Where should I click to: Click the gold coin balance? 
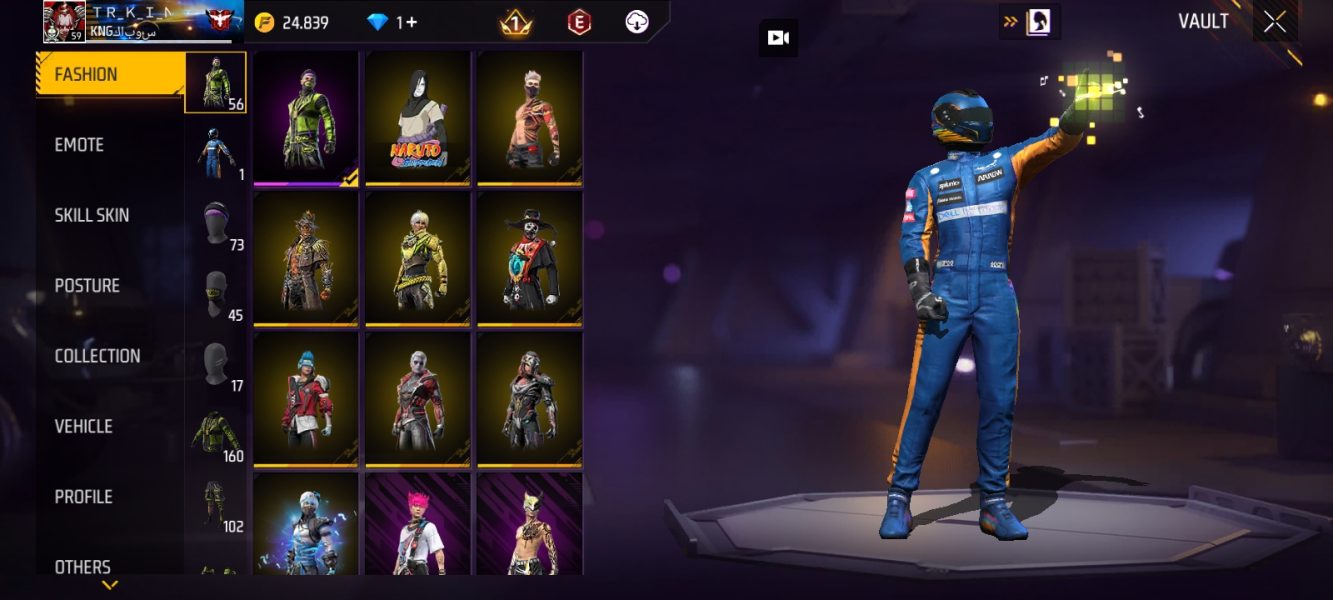(x=292, y=22)
